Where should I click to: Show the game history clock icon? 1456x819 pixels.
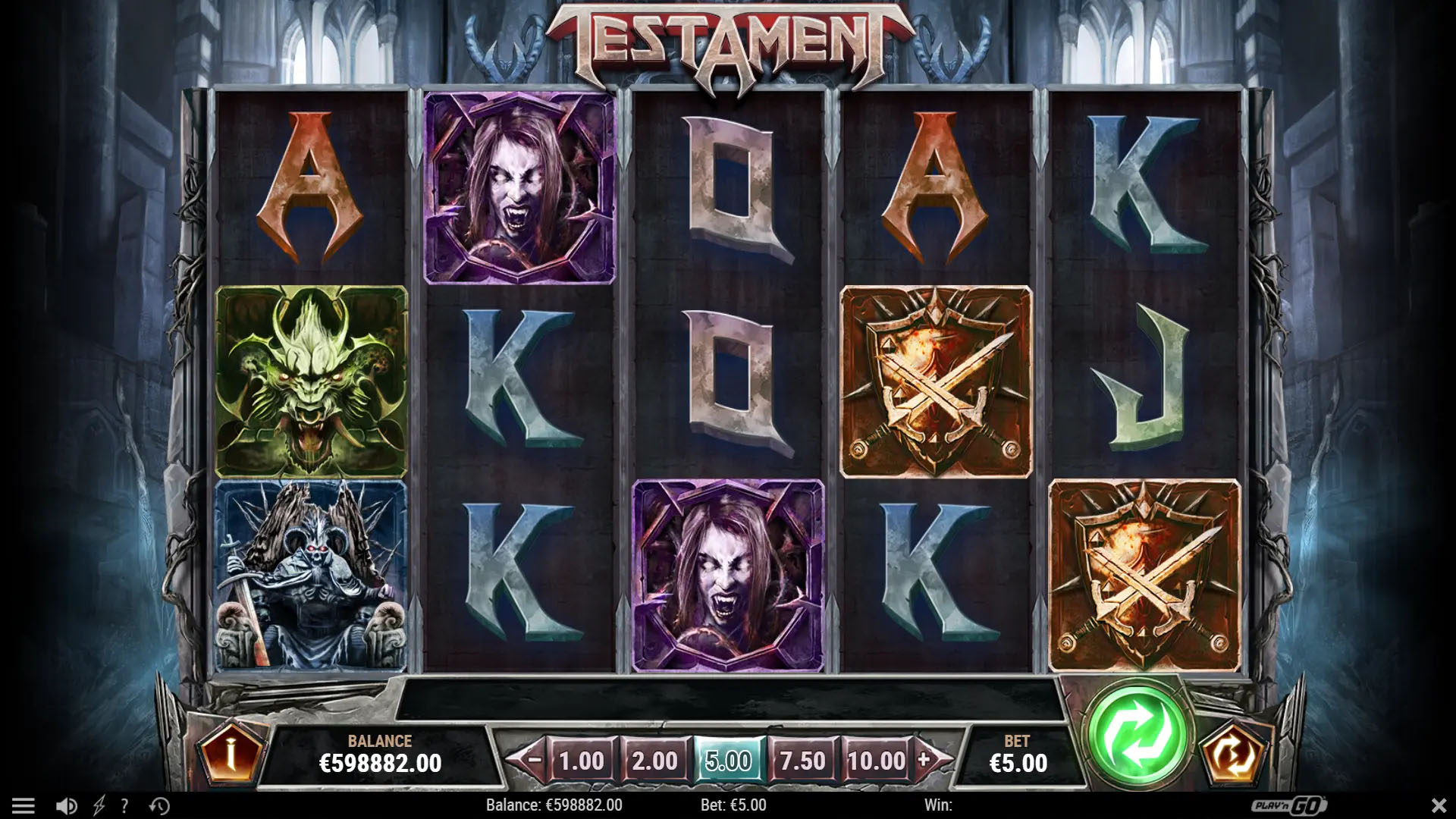point(159,805)
